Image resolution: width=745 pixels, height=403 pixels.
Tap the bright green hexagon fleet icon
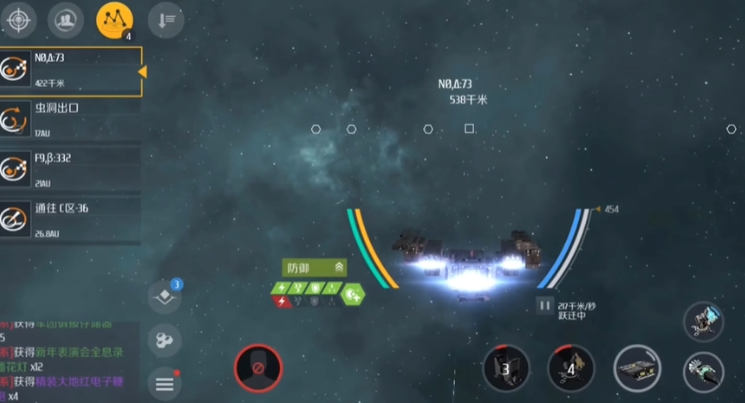pos(352,294)
